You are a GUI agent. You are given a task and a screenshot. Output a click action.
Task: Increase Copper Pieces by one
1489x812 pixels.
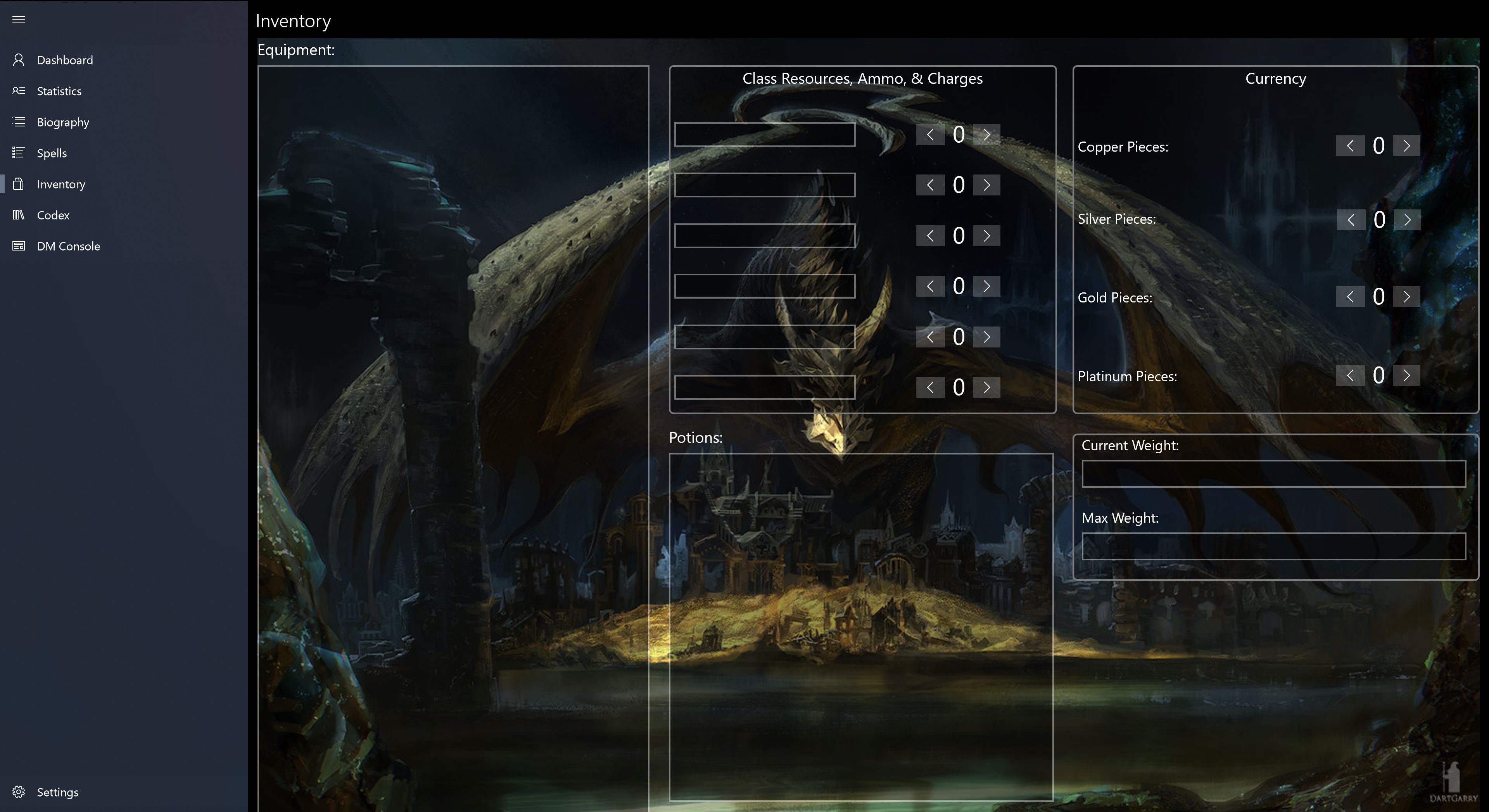pos(1406,146)
